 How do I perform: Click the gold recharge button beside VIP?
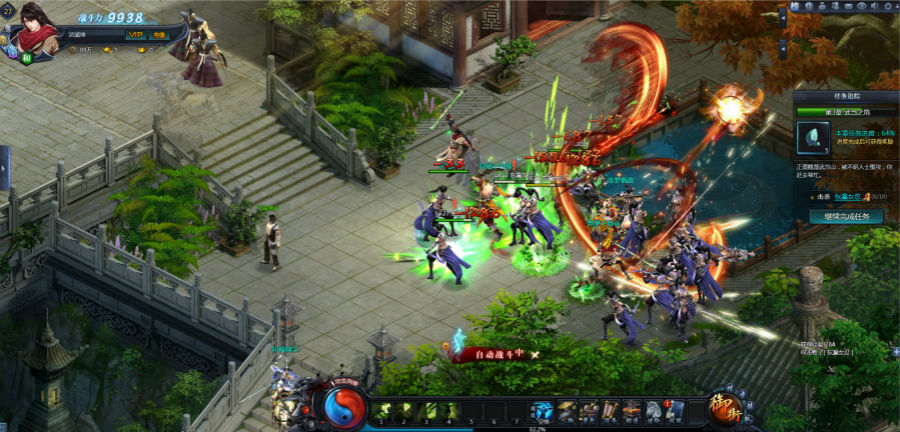160,34
